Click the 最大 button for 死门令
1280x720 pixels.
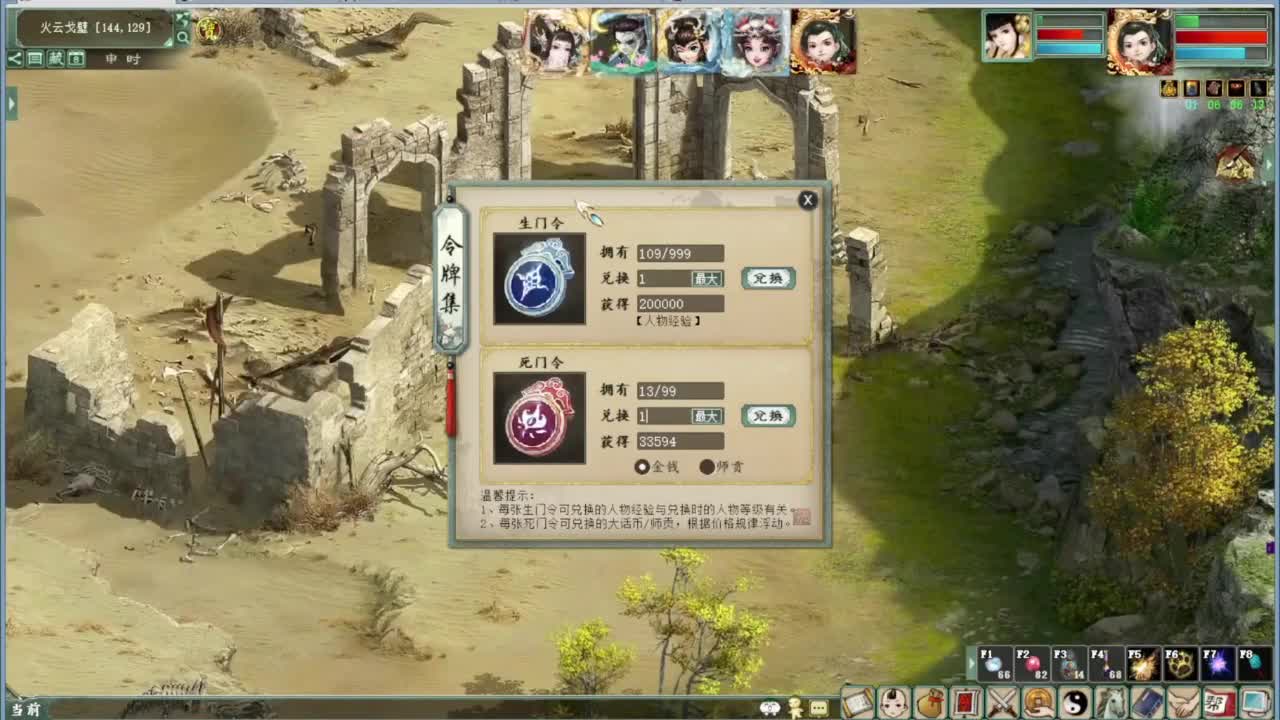point(706,417)
